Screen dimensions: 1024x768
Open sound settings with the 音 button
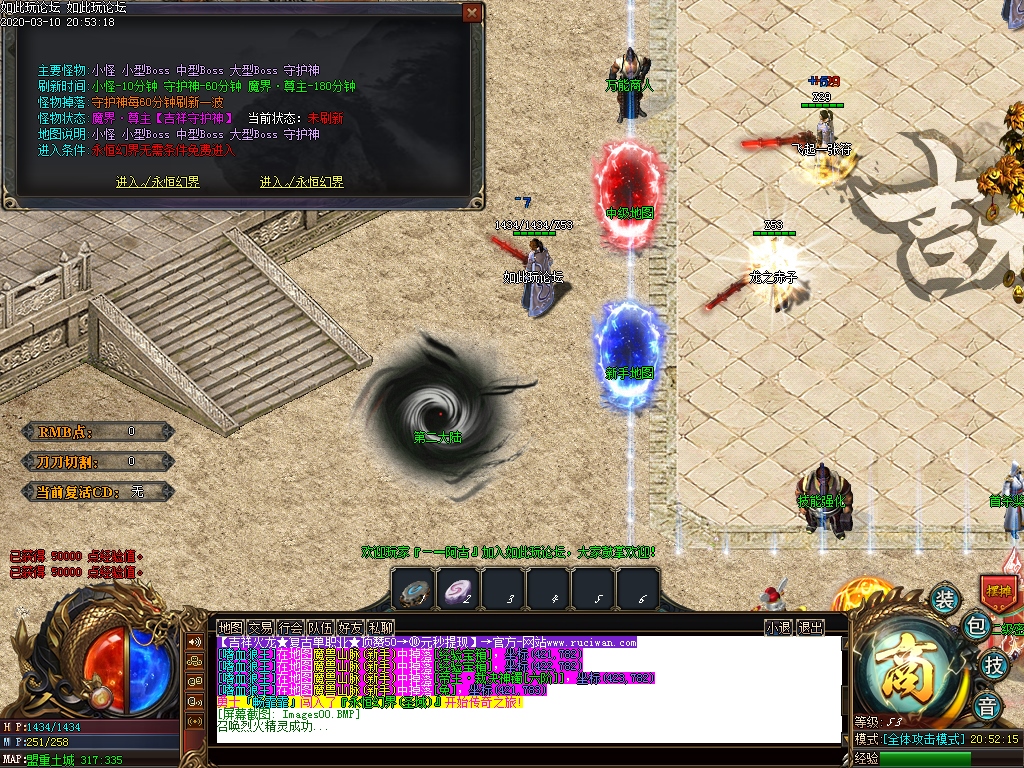(988, 704)
